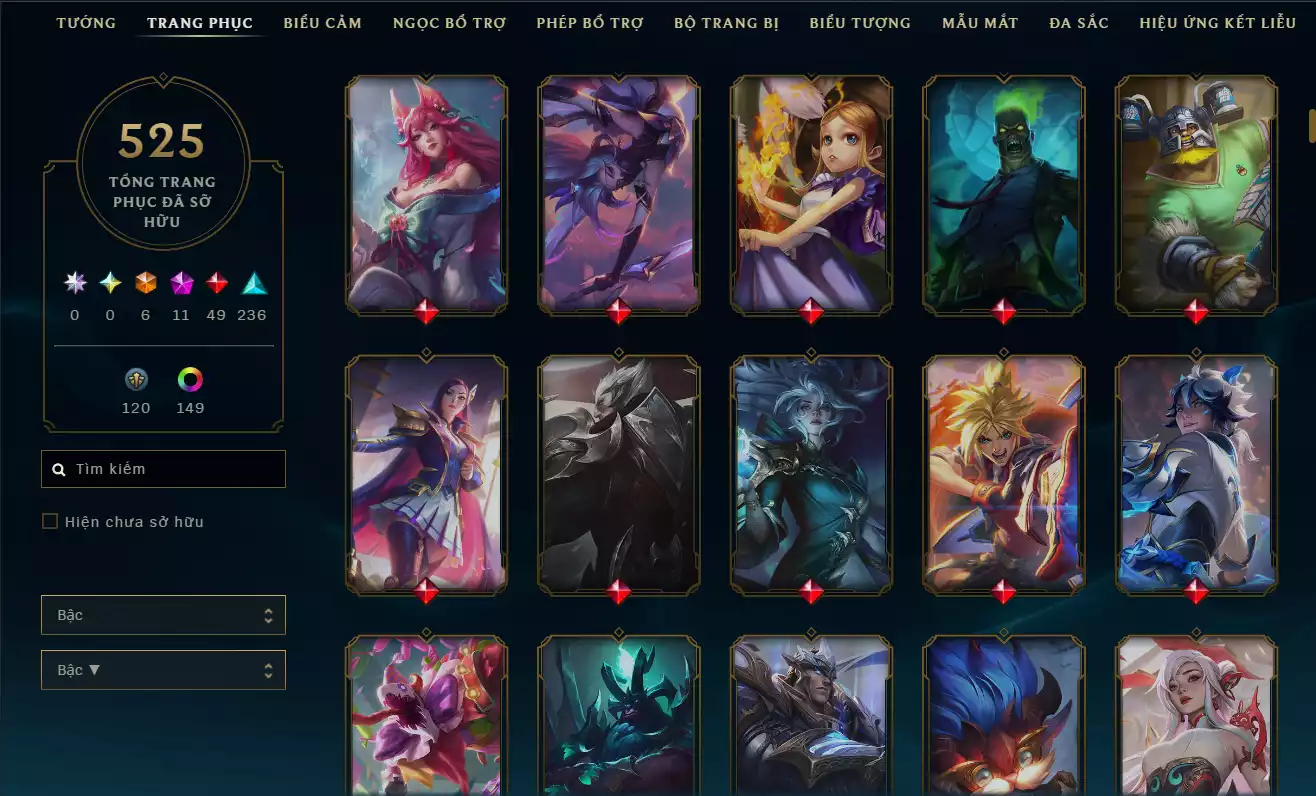
Task: Click the ward skin icon showing 120
Action: [136, 380]
